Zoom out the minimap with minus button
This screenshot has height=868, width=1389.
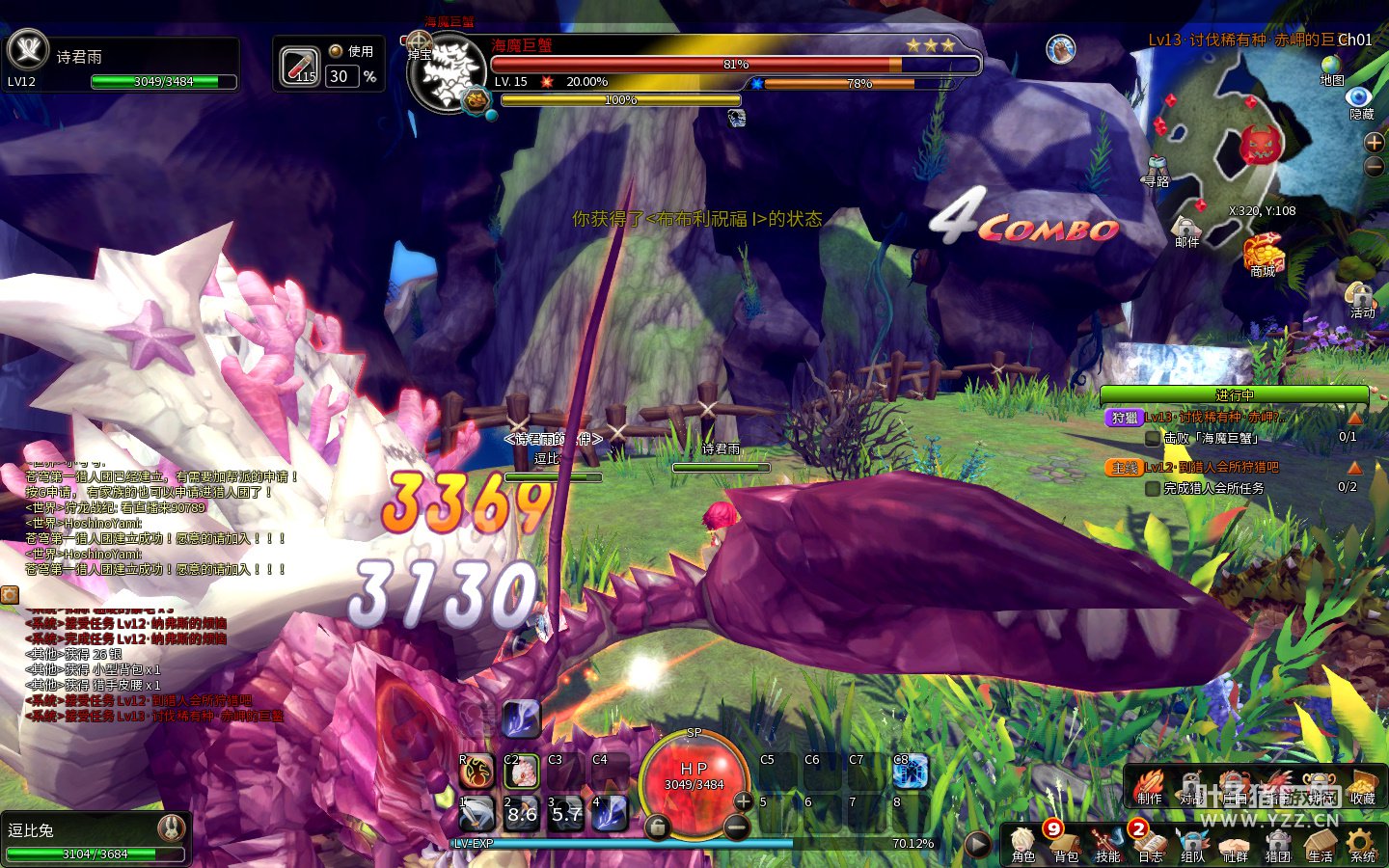(x=1375, y=166)
